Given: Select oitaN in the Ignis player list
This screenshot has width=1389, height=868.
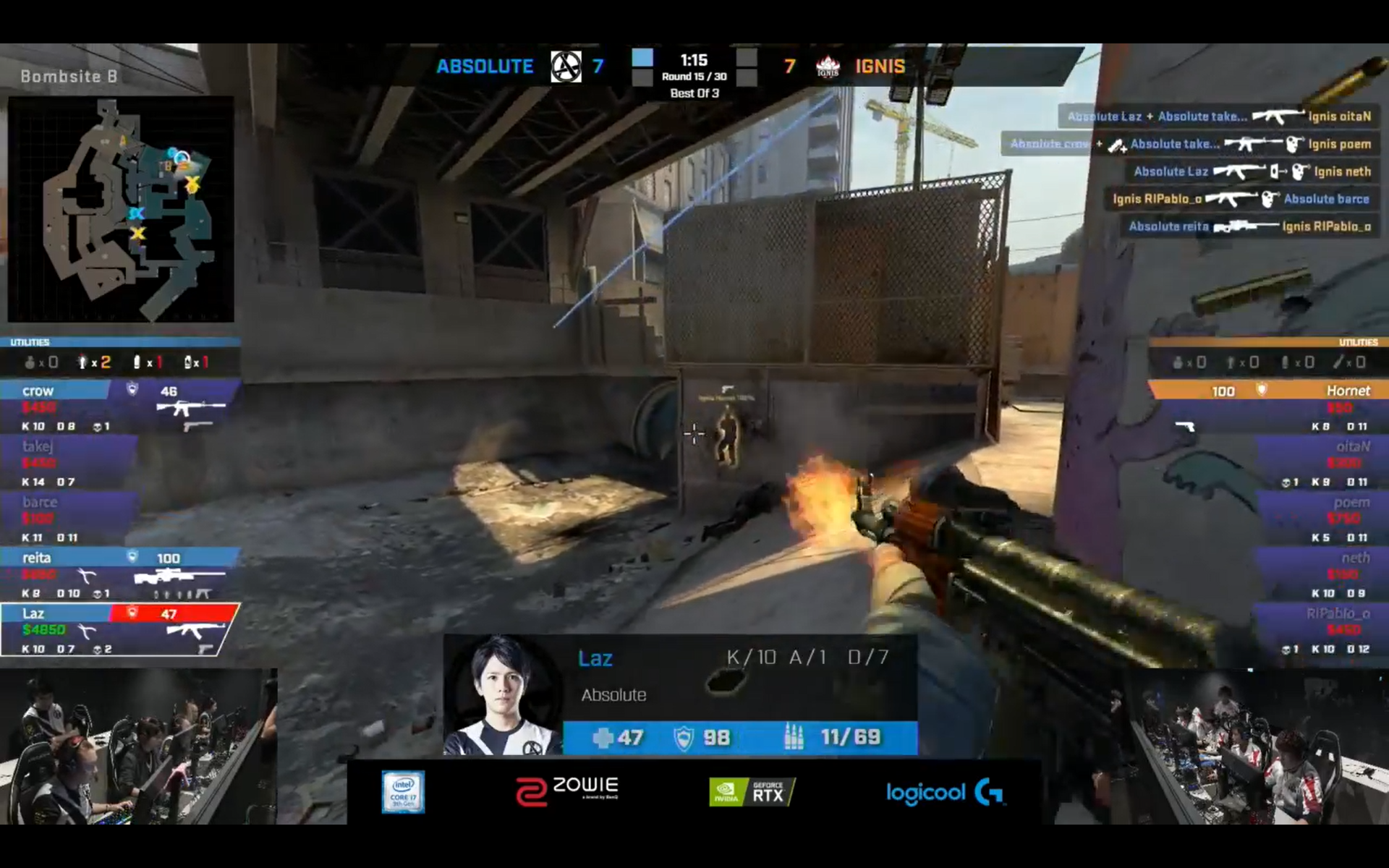Looking at the screenshot, I should point(1320,463).
